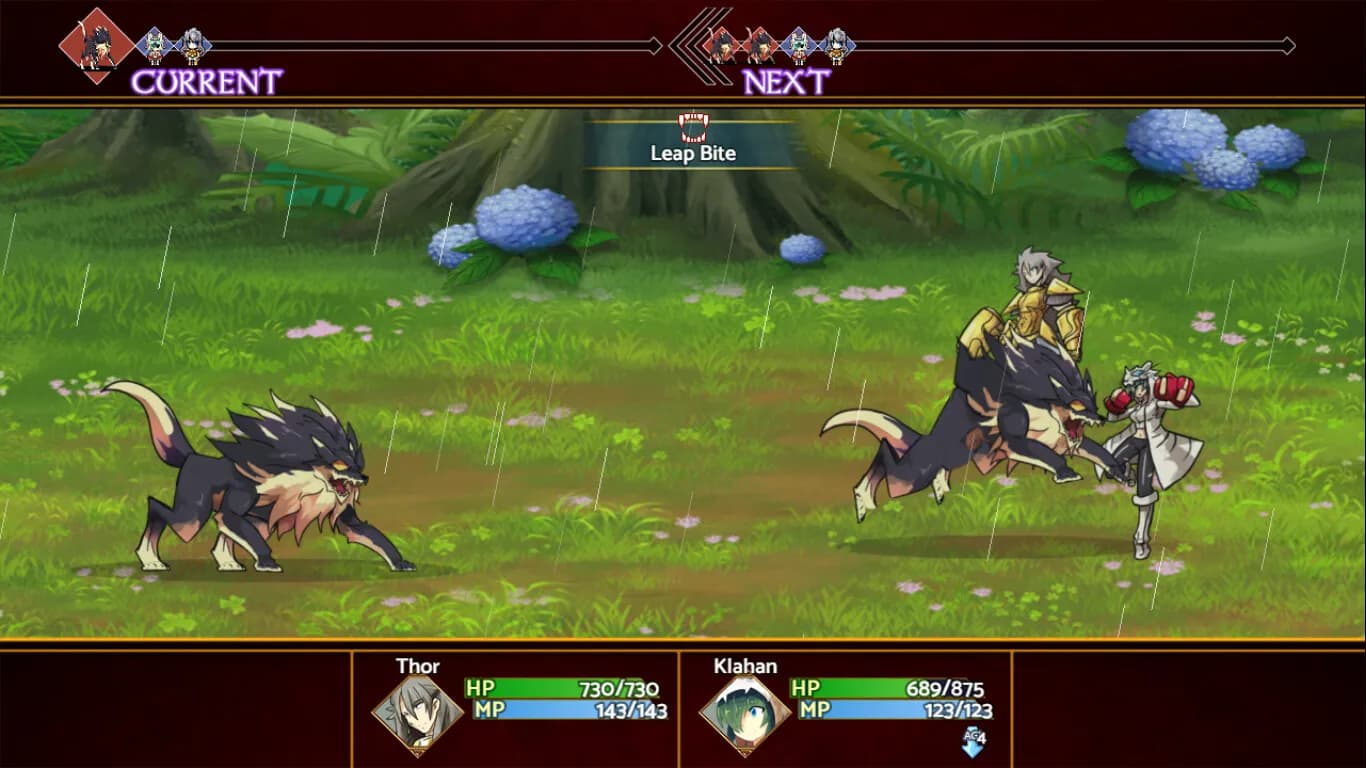Click Klahan's green-haired icon in the CURRENT turn order
The width and height of the screenshot is (1366, 768).
(x=155, y=46)
